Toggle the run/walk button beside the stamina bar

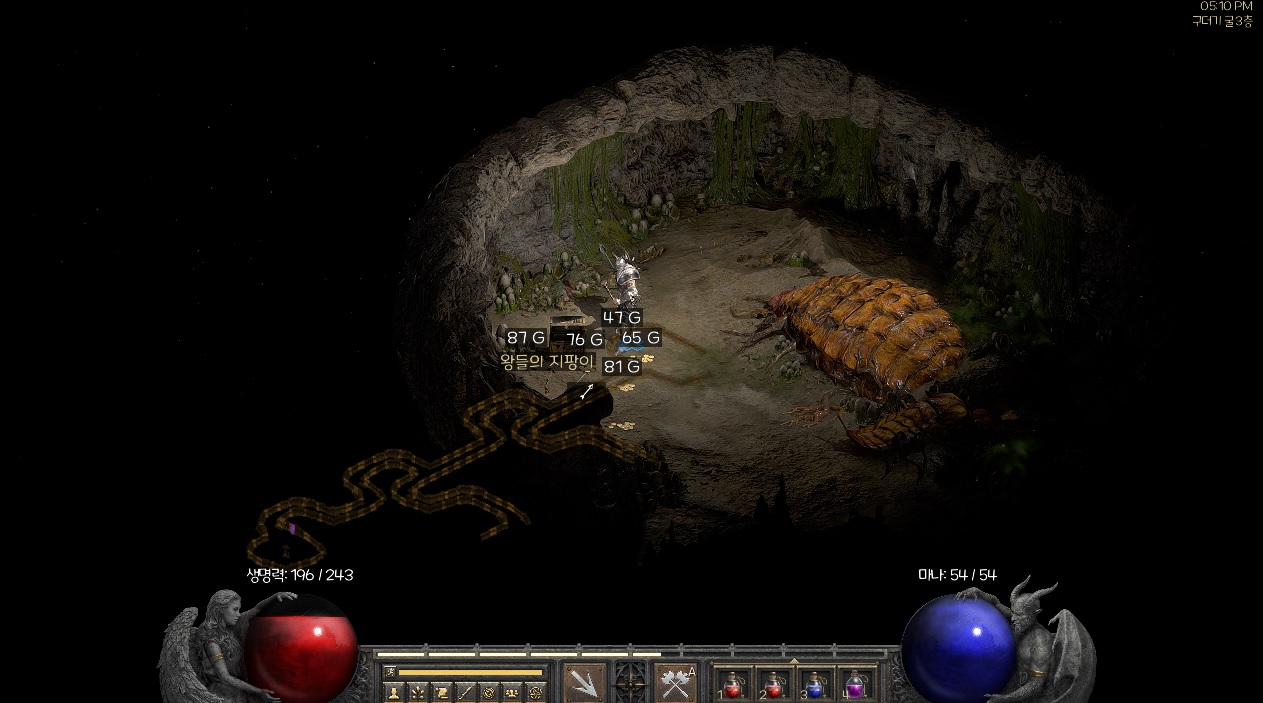pos(390,672)
